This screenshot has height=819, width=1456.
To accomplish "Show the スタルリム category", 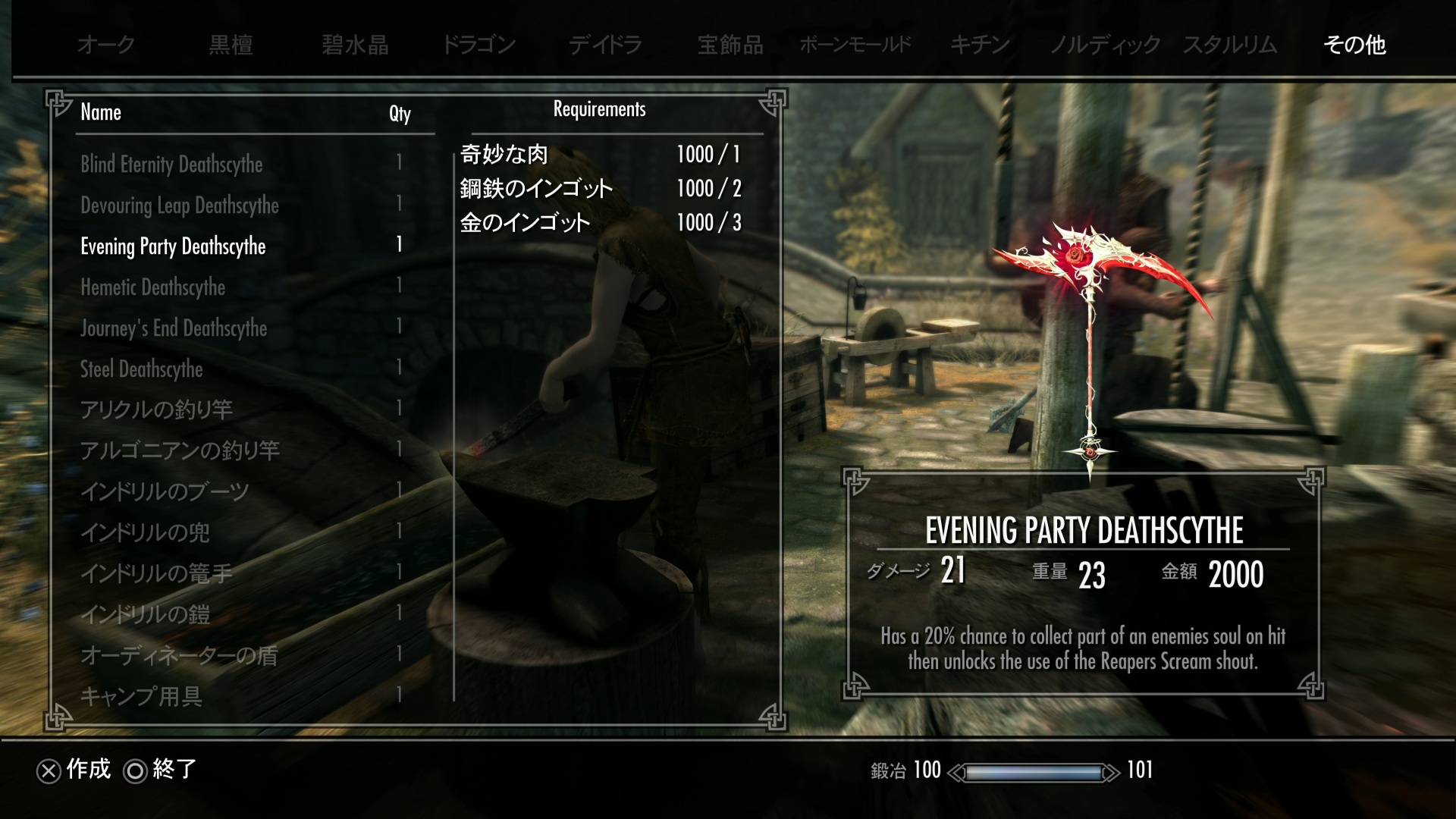I will pos(1229,45).
